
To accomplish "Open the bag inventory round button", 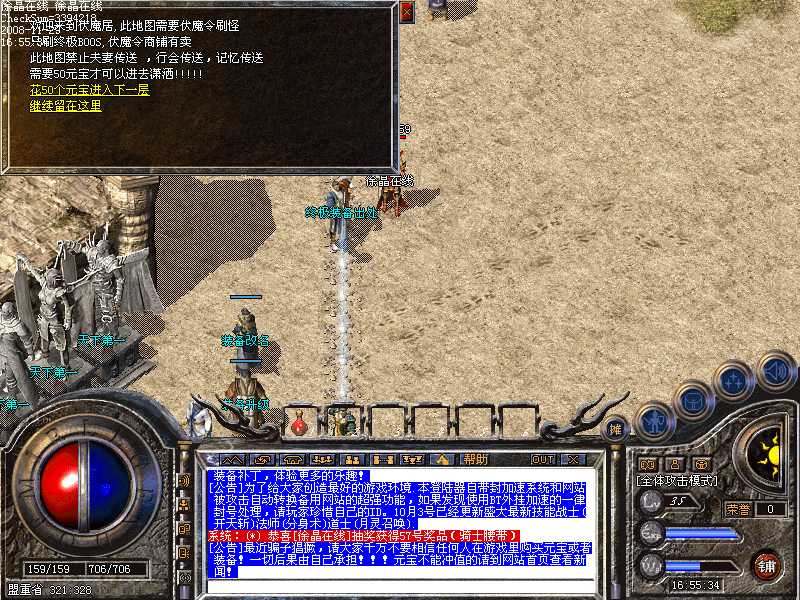I will [x=693, y=400].
